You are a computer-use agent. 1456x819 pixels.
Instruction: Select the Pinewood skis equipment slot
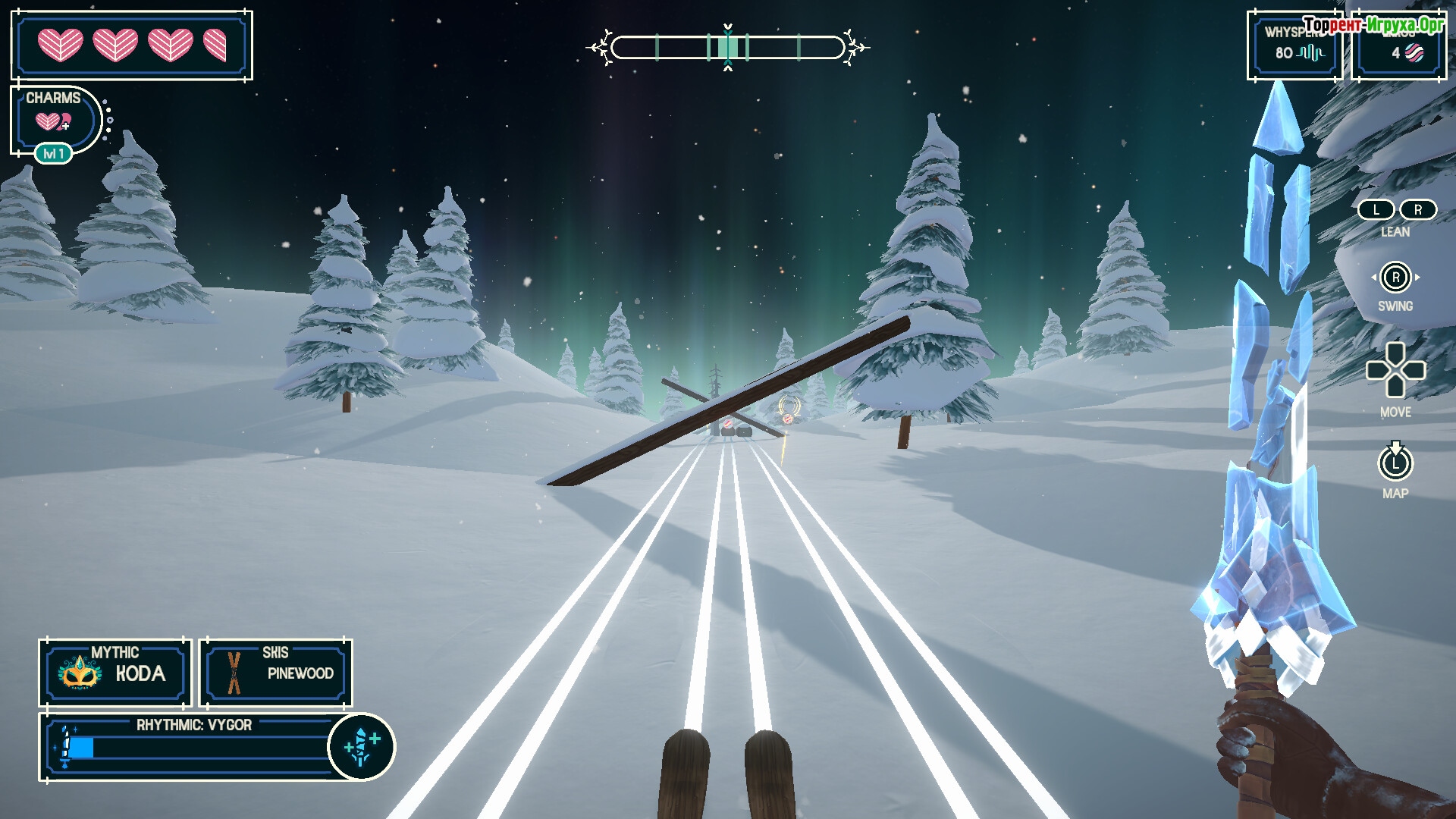pyautogui.click(x=276, y=672)
